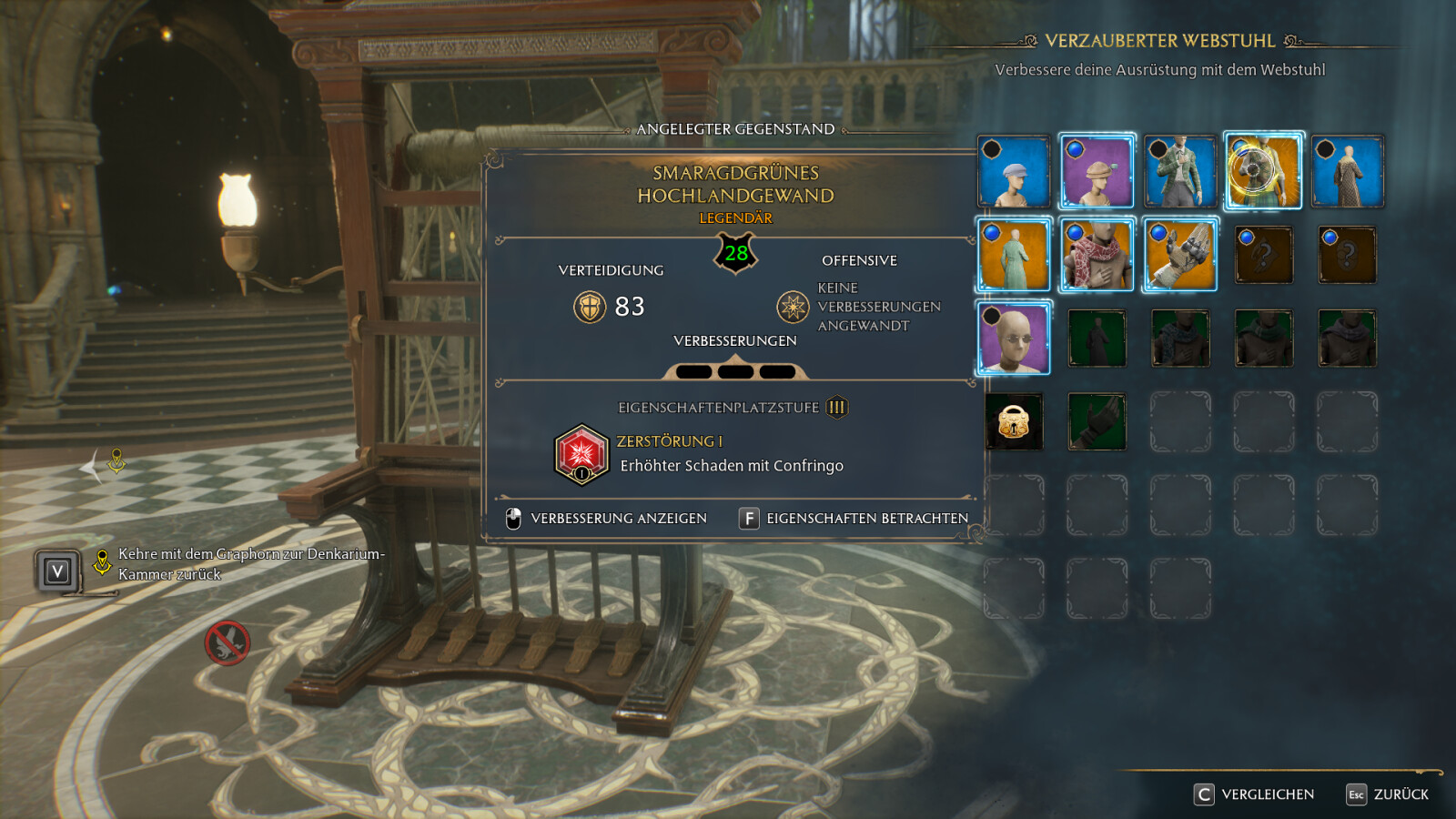Viewport: 1456px width, 819px height.
Task: Select the highlighted Hochlandgewand outfit slot
Action: (x=1263, y=172)
